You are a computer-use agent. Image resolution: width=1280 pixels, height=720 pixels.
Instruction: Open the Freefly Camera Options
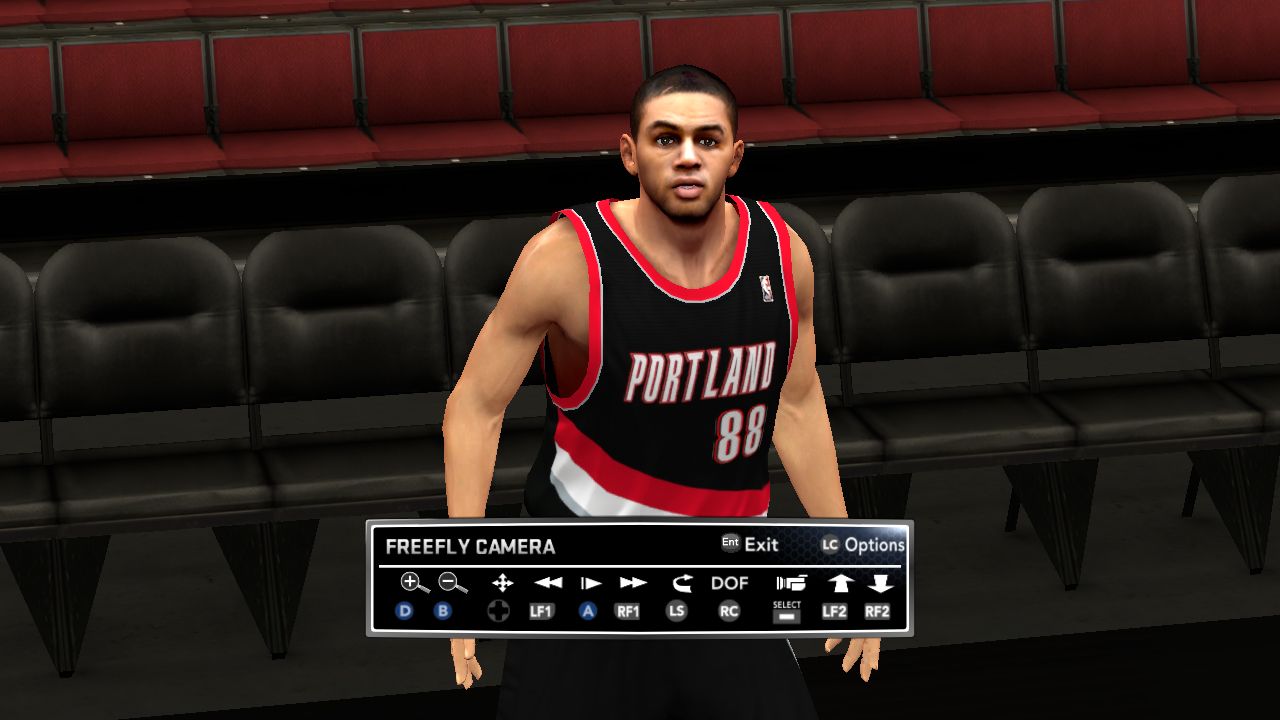pyautogui.click(x=863, y=545)
